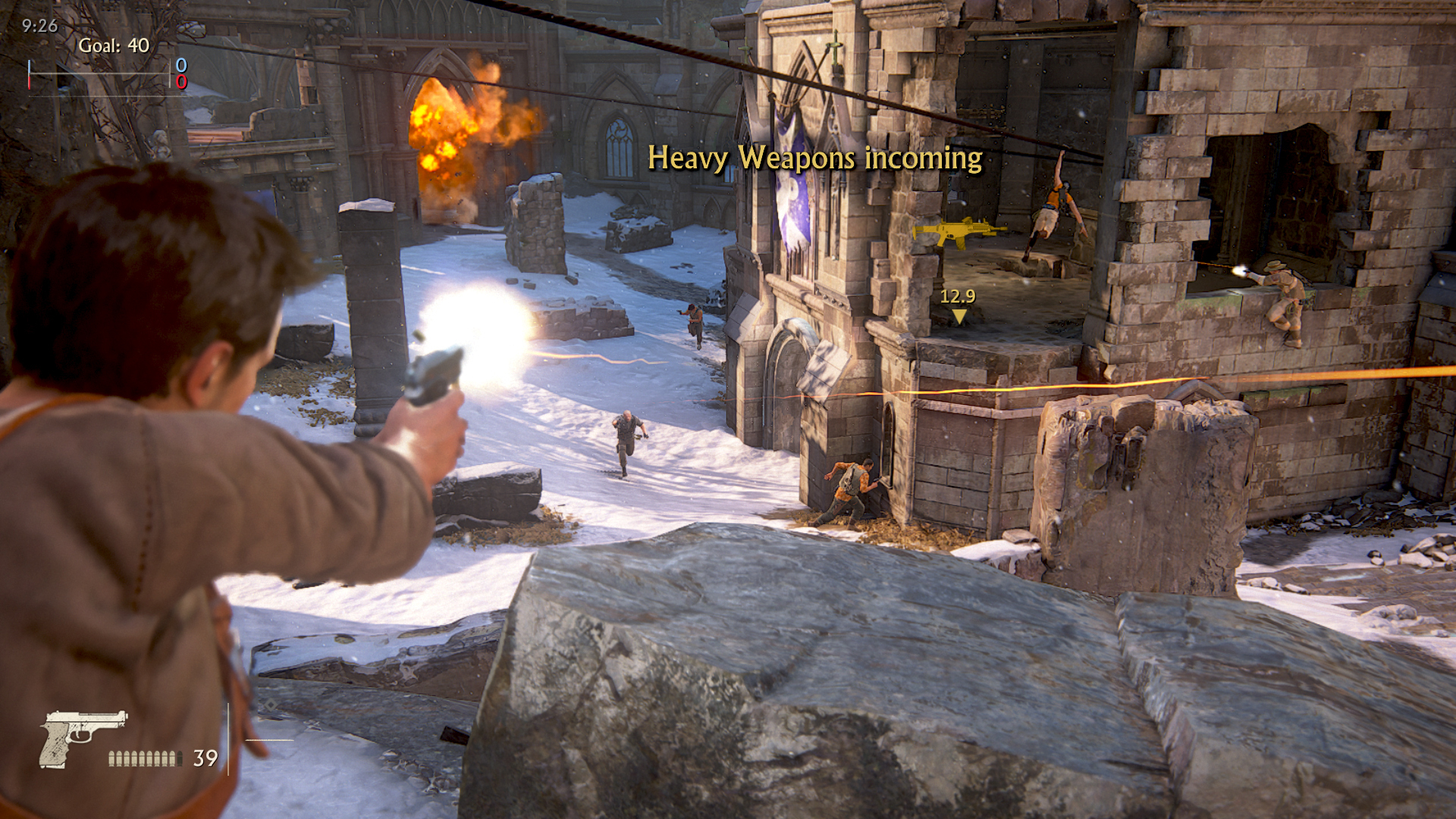Expand the Heavy Weapons incoming notification
Viewport: 1456px width, 819px height.
(x=815, y=159)
